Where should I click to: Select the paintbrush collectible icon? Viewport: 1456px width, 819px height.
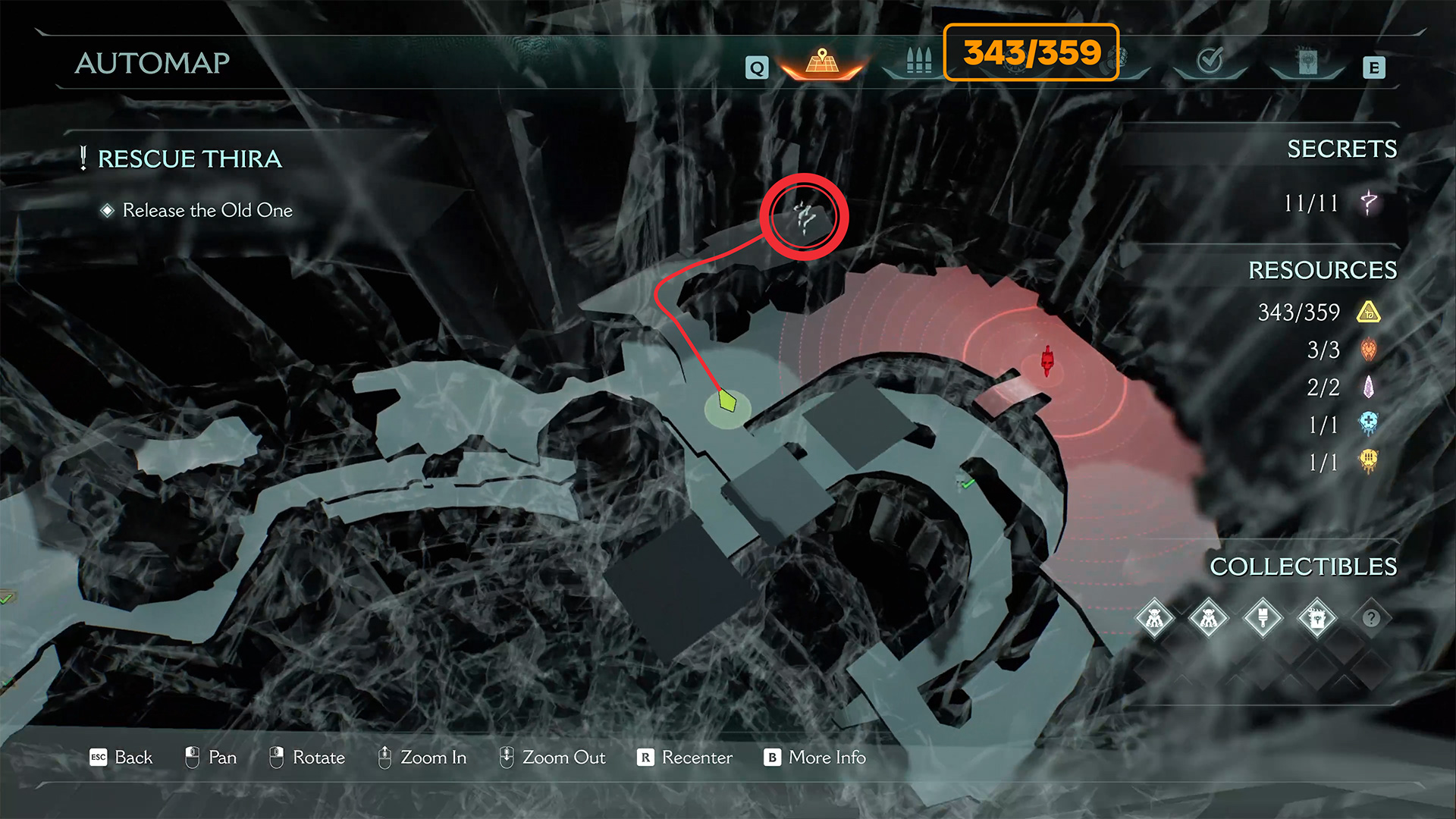(x=1263, y=618)
